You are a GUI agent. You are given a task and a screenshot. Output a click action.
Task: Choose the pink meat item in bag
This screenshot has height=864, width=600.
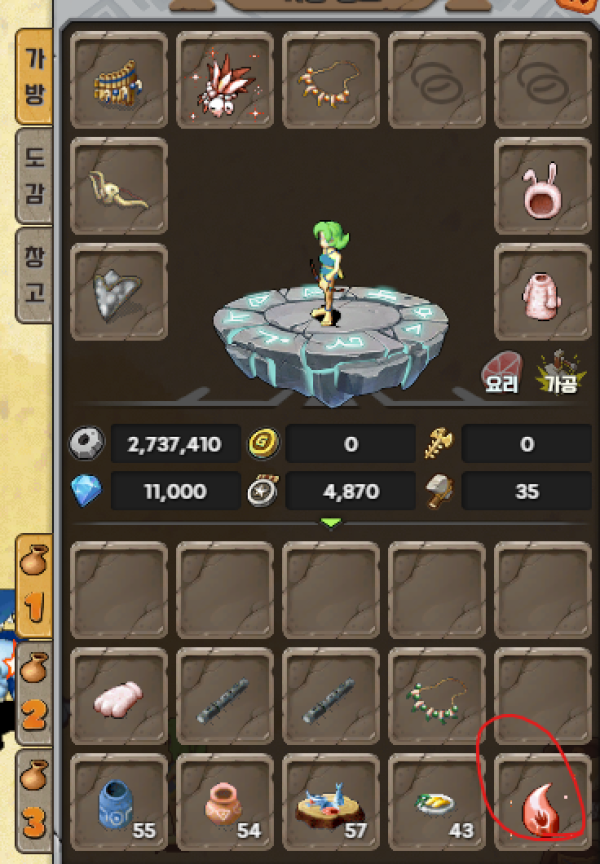pos(120,696)
